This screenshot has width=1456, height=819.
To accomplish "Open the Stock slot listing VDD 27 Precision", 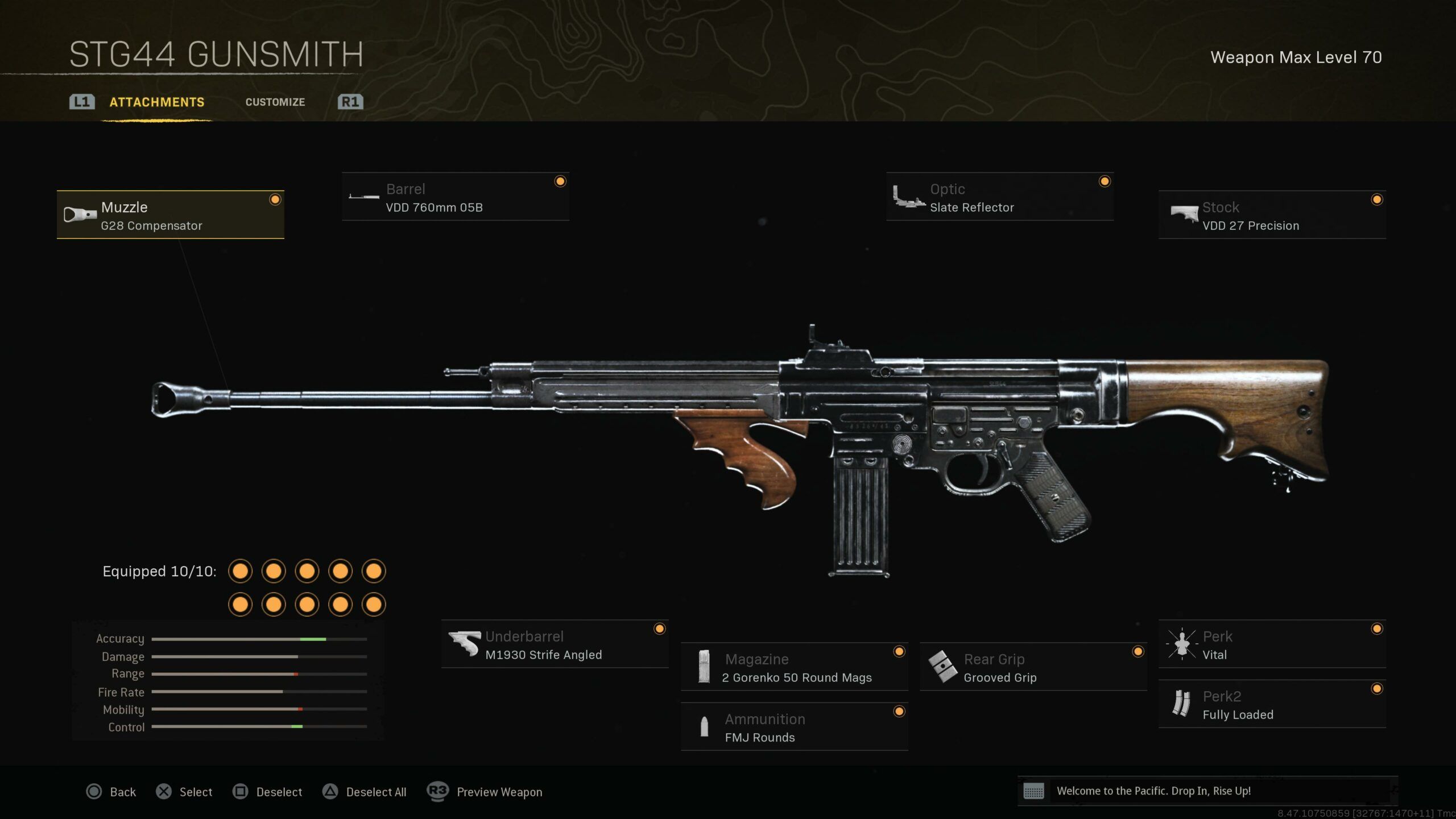I will coord(1272,216).
